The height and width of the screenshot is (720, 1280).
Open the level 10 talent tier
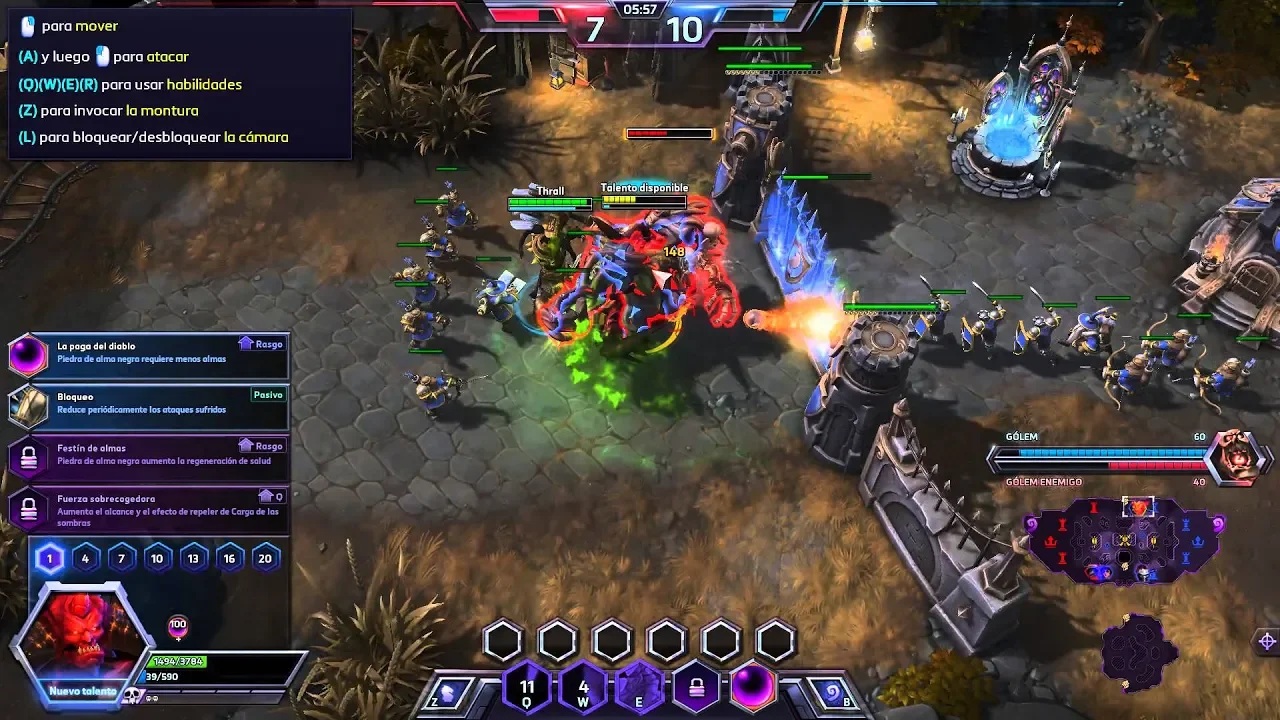click(x=157, y=559)
